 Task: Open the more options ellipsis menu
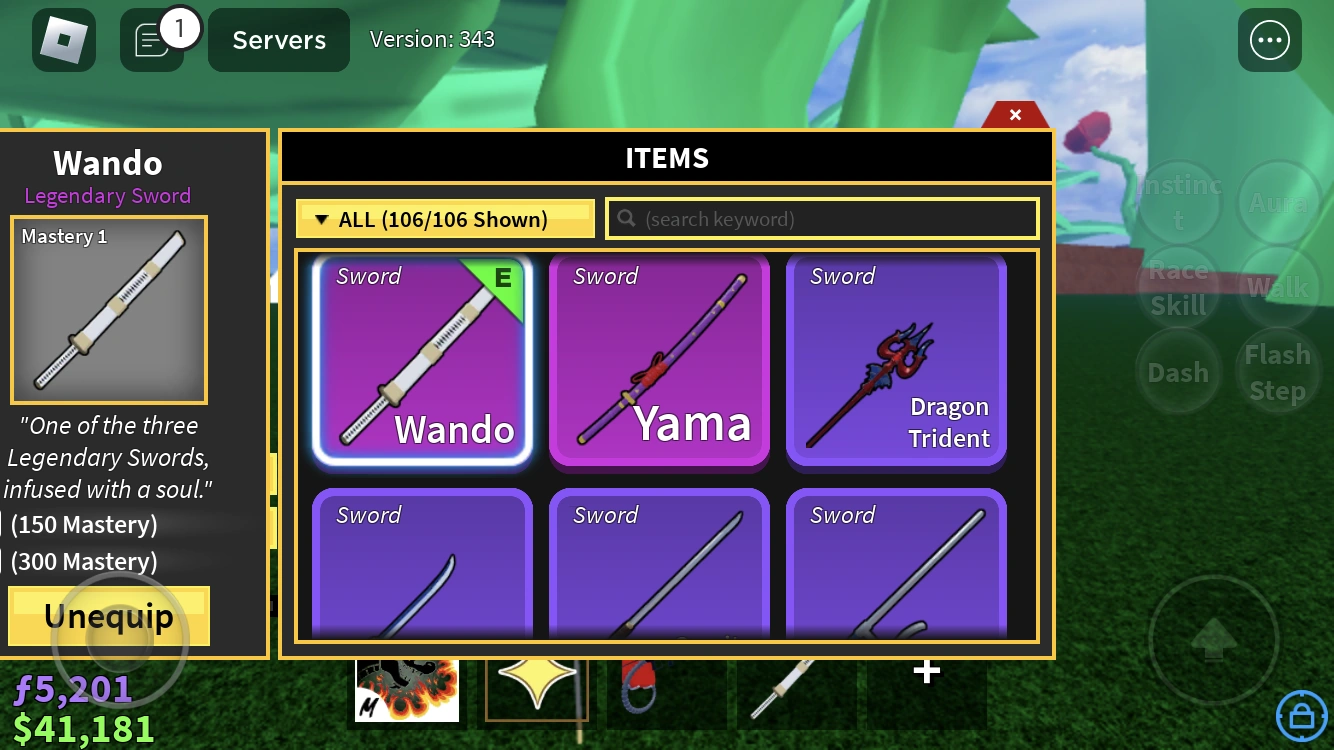pyautogui.click(x=1269, y=40)
